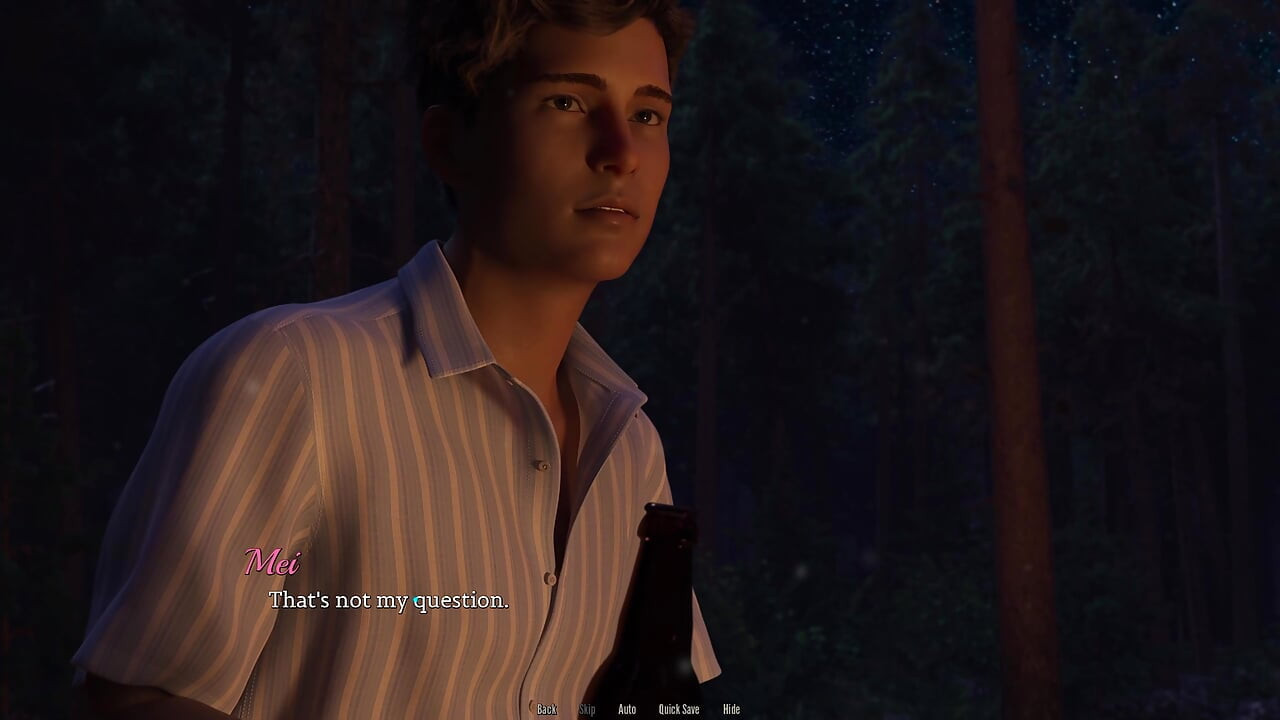The width and height of the screenshot is (1280, 720).
Task: Choose Quick Save at the bottom
Action: point(679,709)
